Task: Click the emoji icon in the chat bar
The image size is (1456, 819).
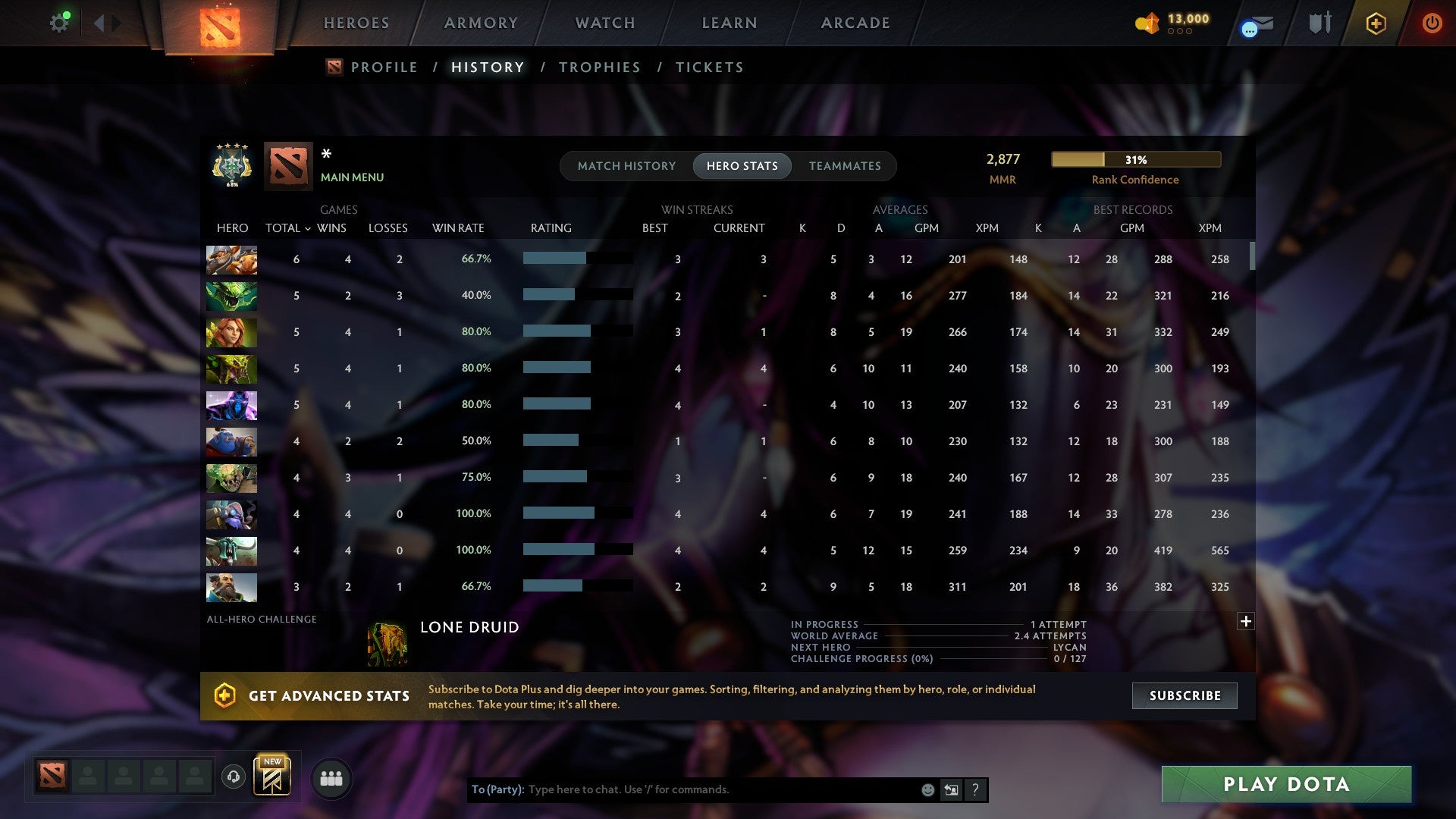Action: pos(927,789)
